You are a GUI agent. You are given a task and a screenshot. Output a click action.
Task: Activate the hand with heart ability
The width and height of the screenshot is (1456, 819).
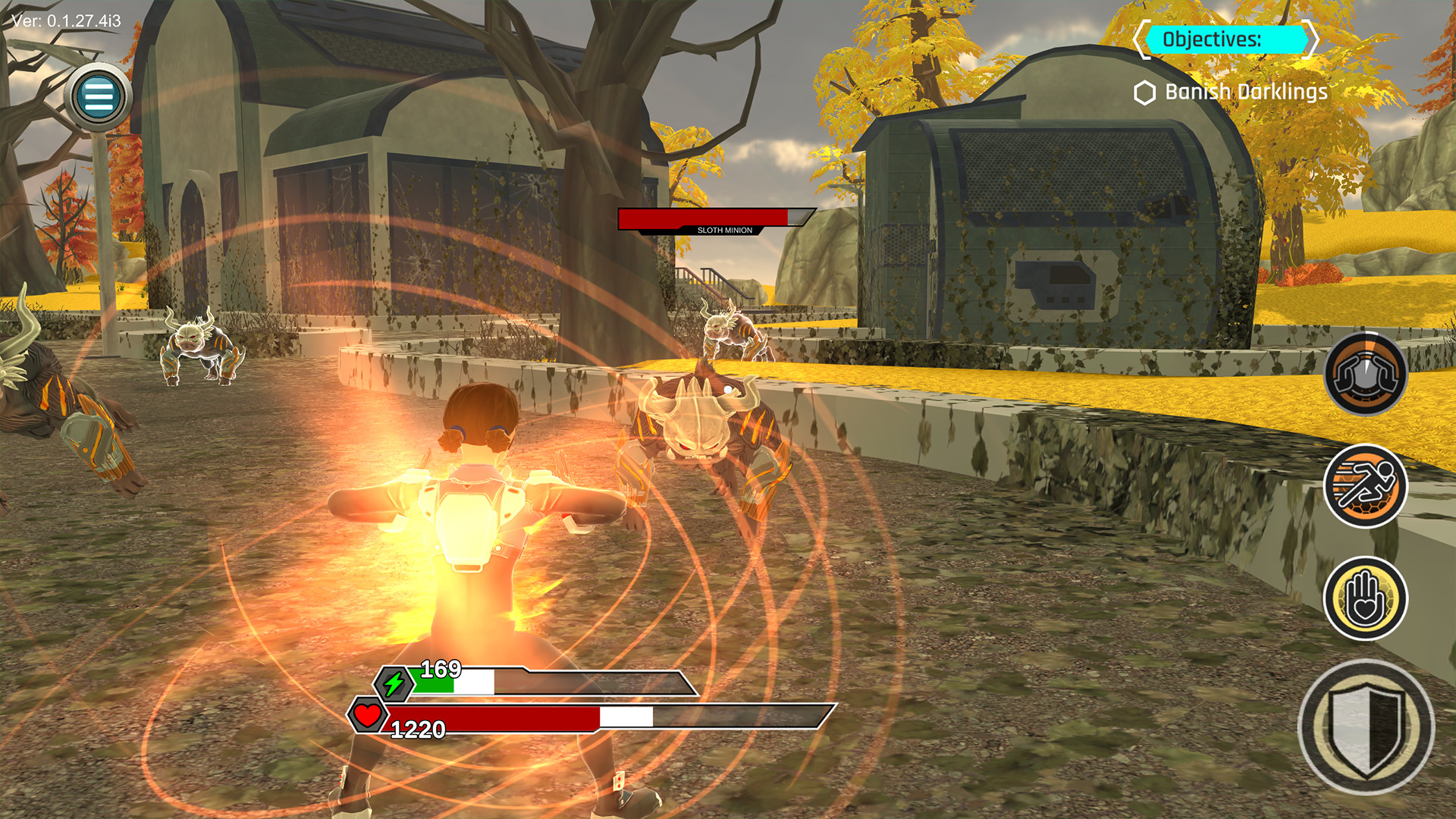click(1365, 598)
